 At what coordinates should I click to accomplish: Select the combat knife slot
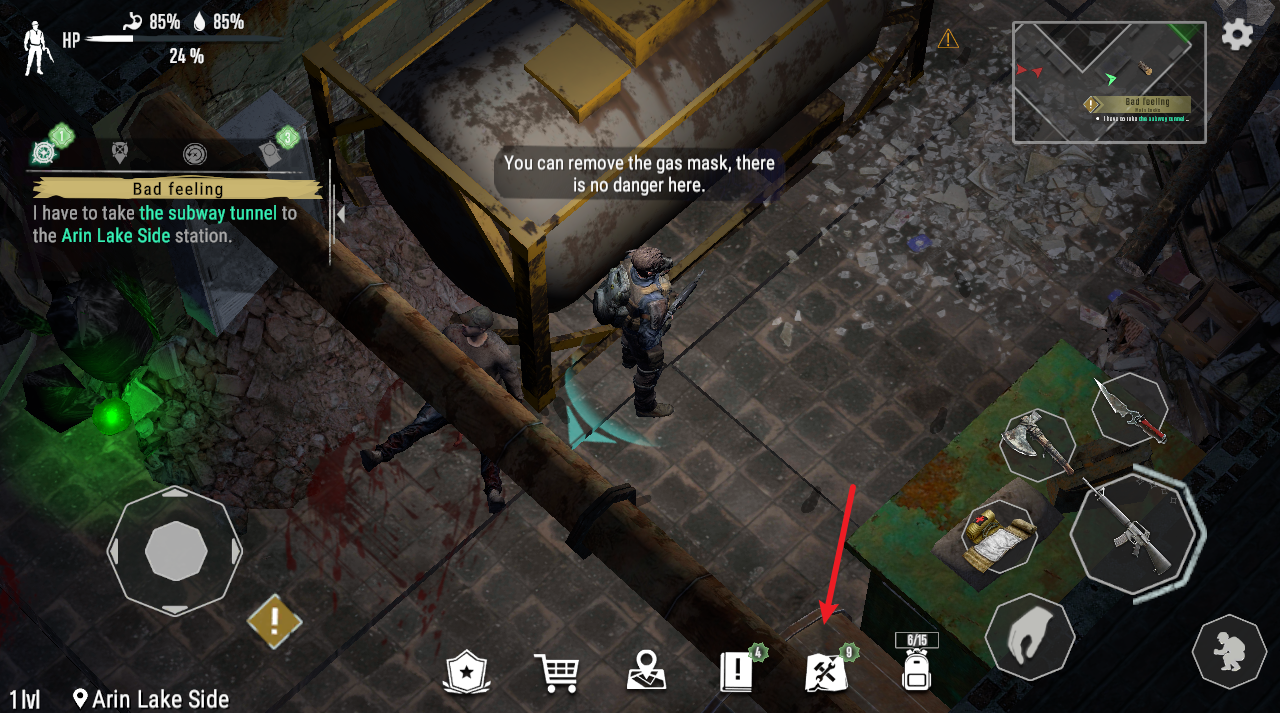click(1130, 409)
